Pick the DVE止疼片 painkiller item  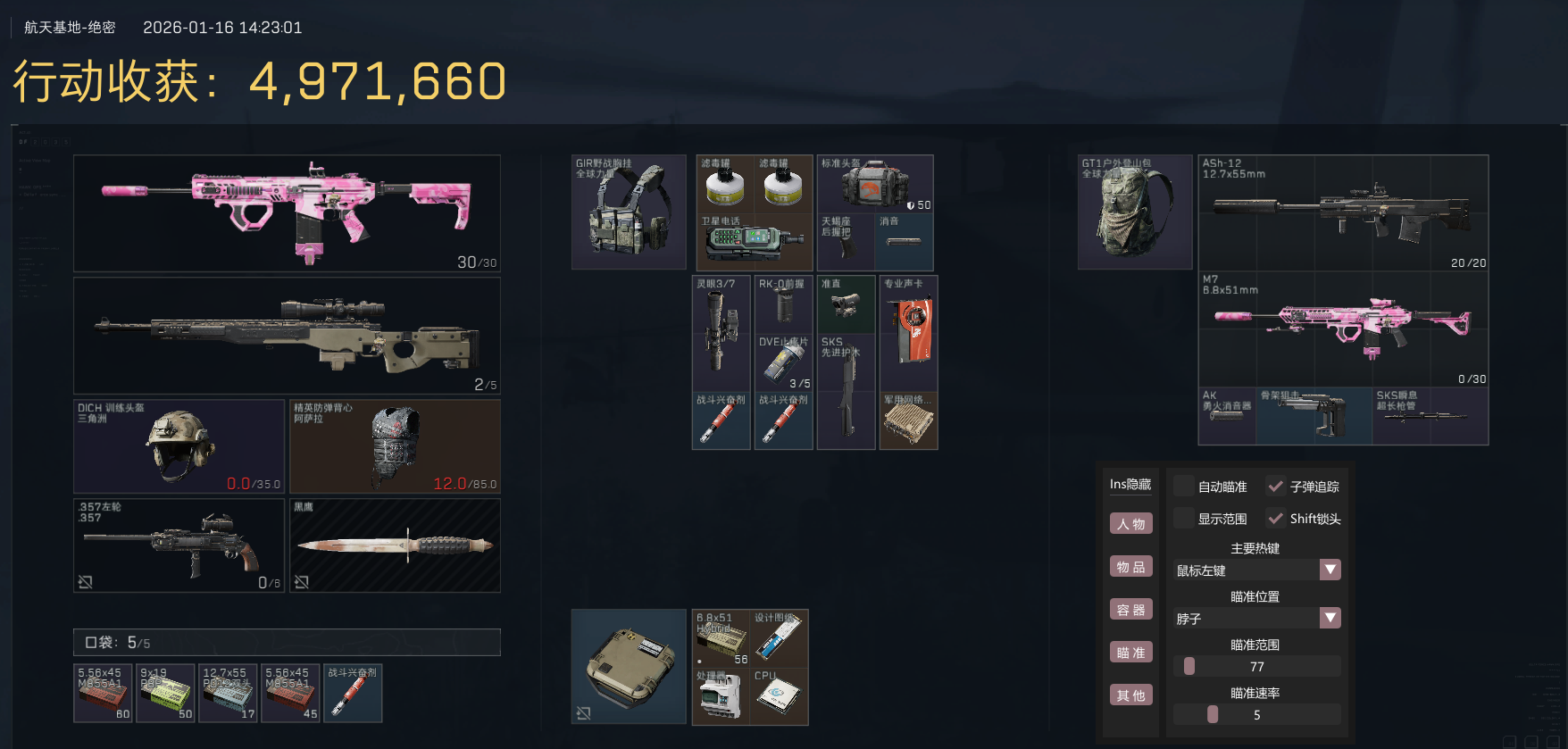783,362
